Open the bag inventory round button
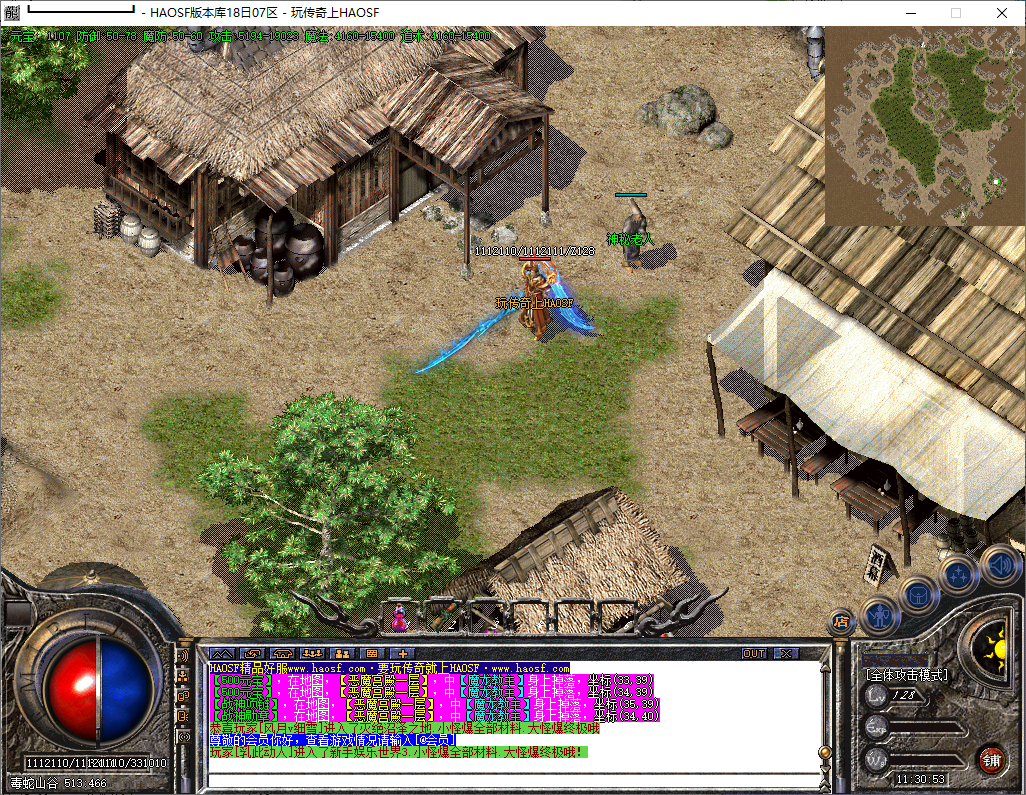The image size is (1026, 795). (x=918, y=594)
